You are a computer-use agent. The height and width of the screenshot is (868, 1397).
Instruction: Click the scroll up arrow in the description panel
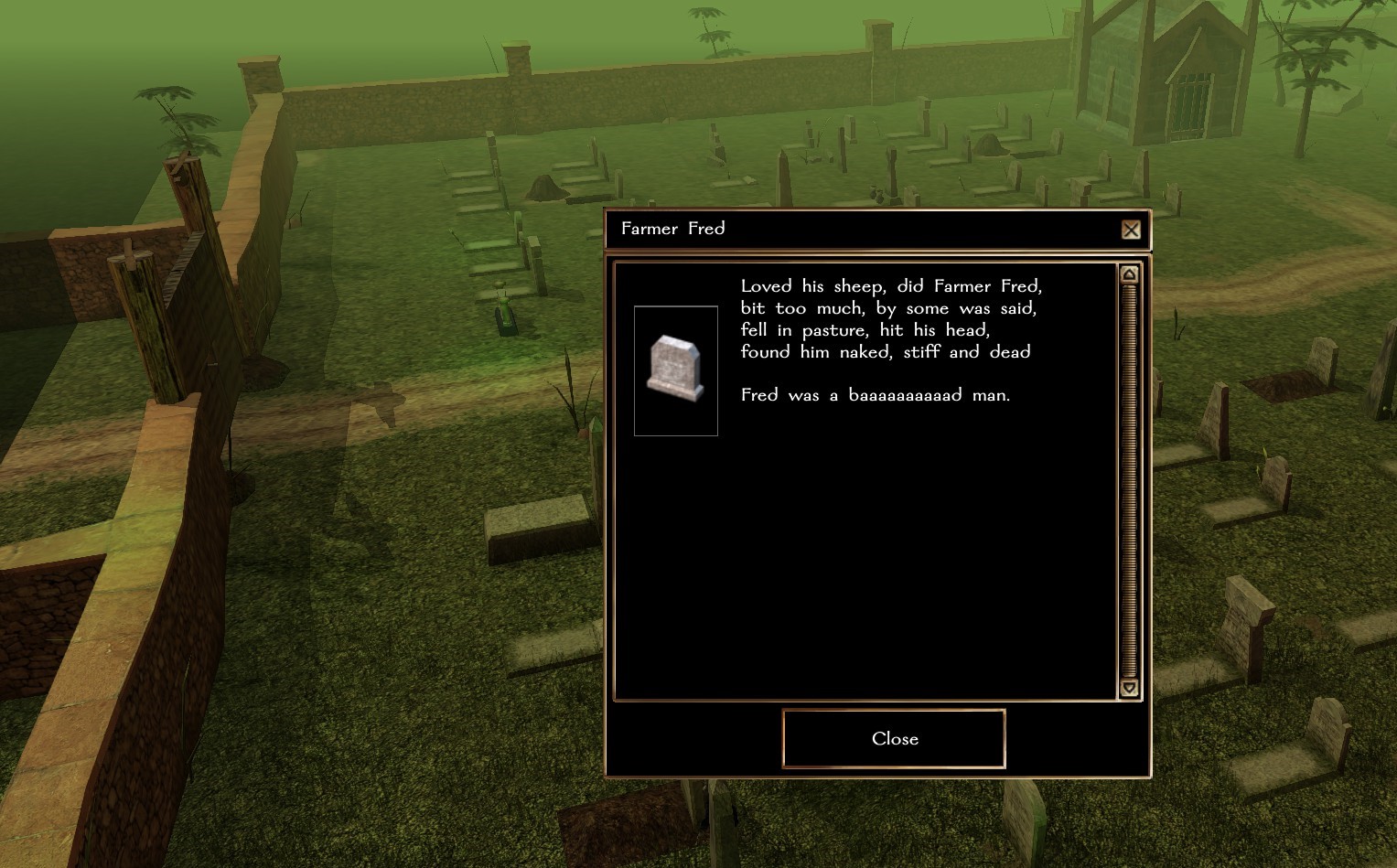1129,274
